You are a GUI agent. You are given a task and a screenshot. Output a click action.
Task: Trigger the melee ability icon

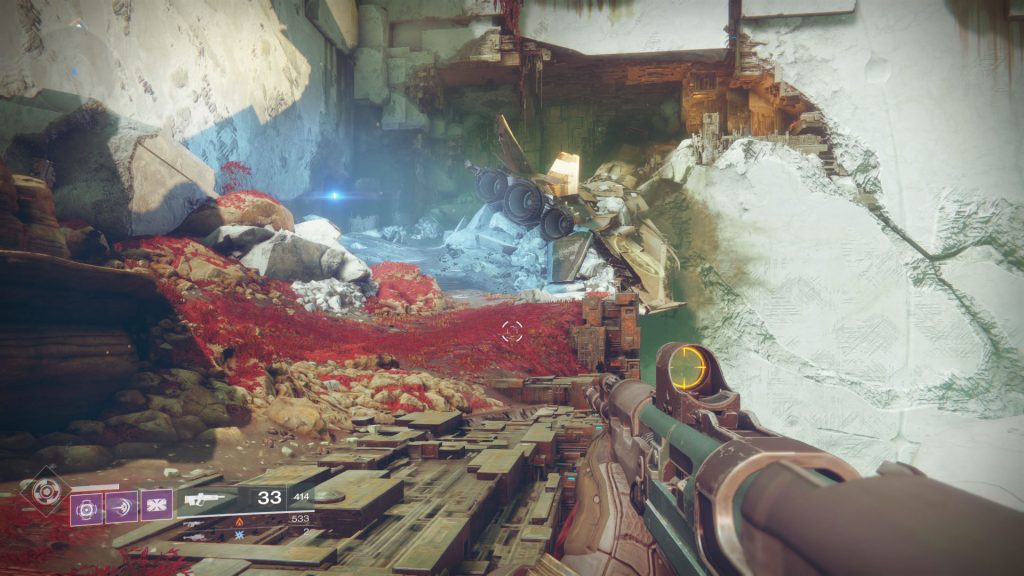point(121,506)
